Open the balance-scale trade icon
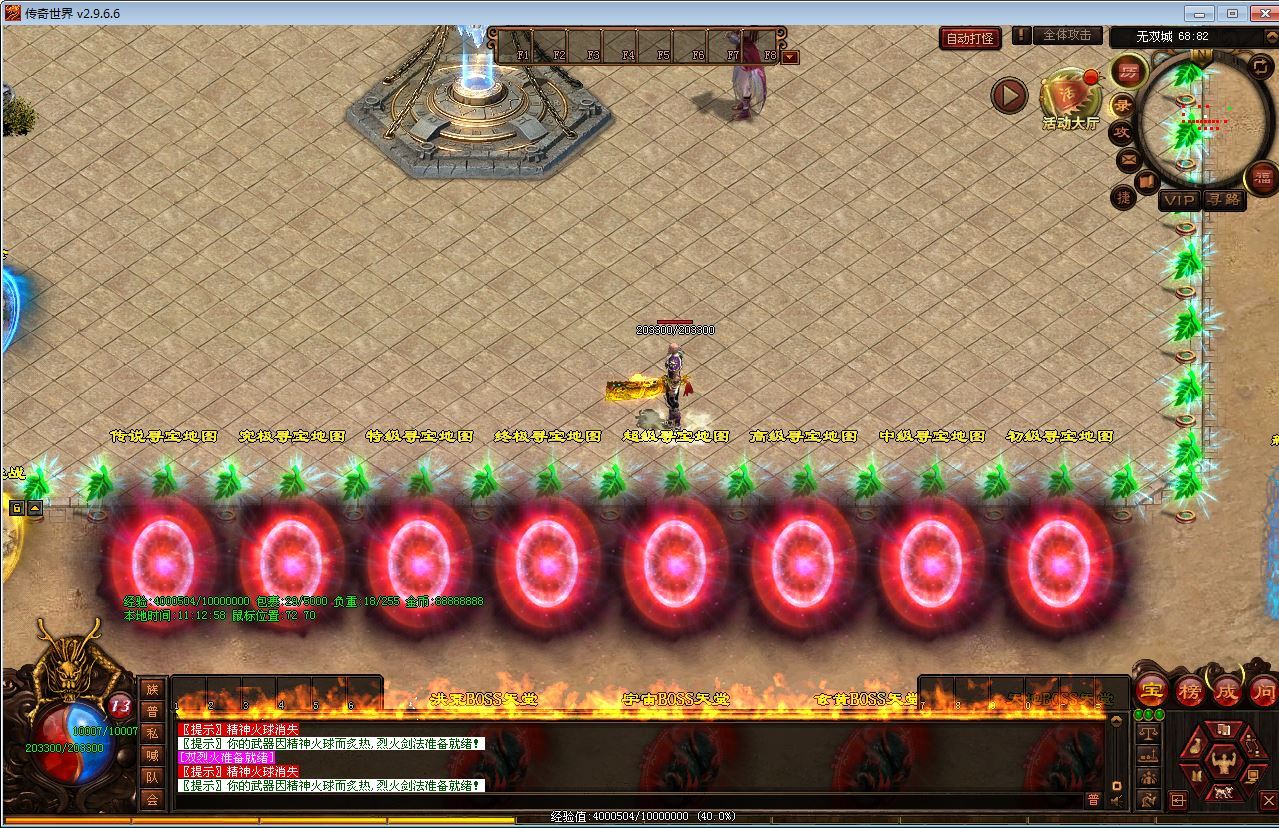This screenshot has height=828, width=1279. point(1148,732)
